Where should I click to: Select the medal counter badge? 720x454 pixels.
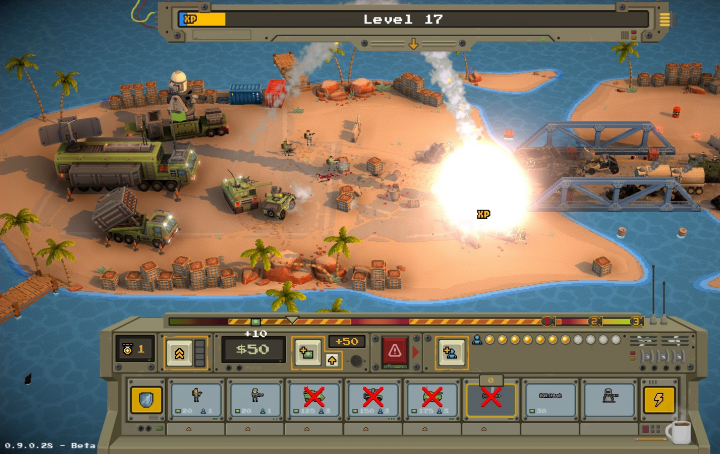(x=135, y=350)
